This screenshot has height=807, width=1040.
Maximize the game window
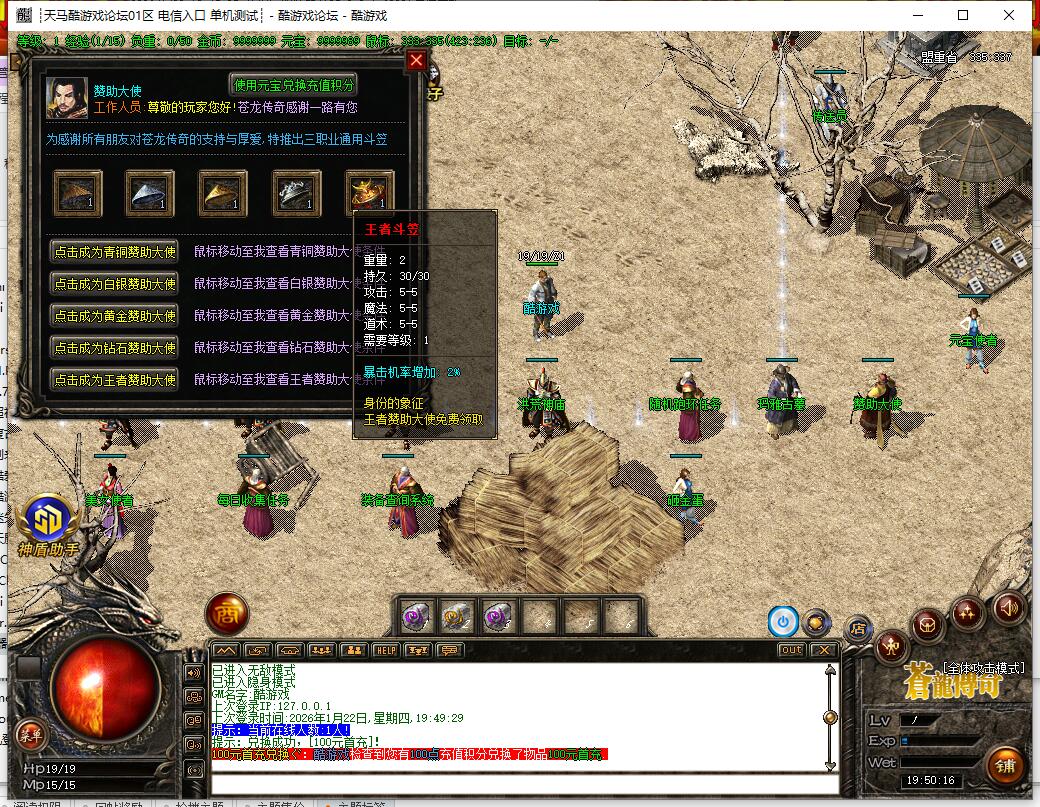(963, 15)
